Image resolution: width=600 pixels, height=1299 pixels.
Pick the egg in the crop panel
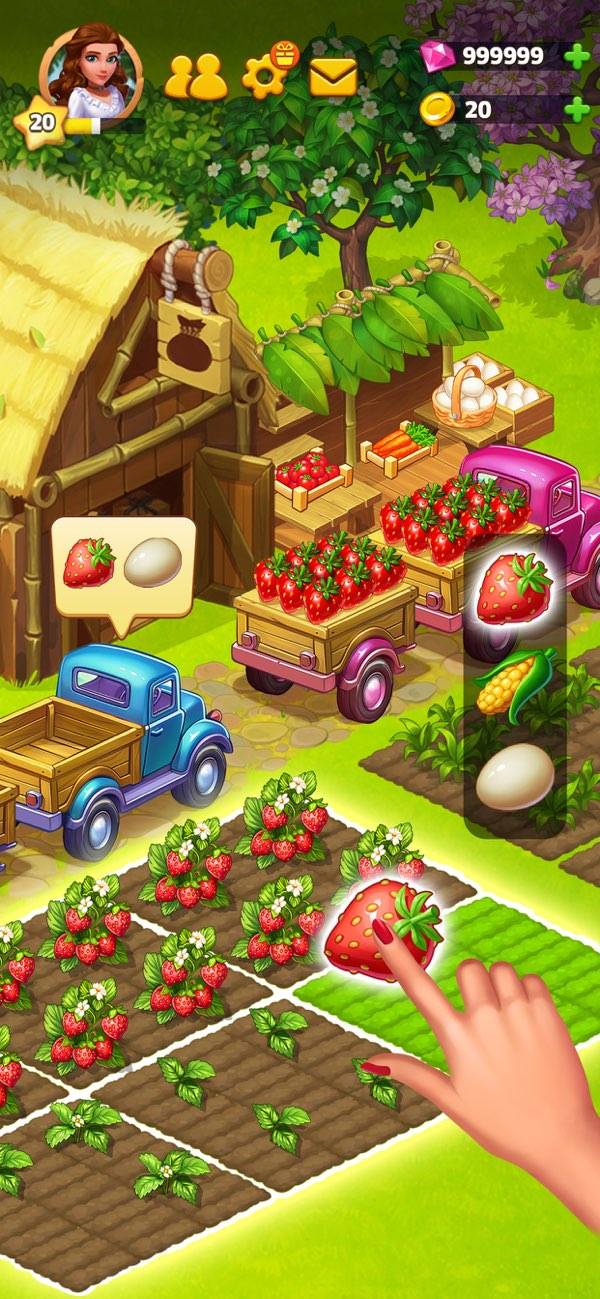click(x=514, y=777)
